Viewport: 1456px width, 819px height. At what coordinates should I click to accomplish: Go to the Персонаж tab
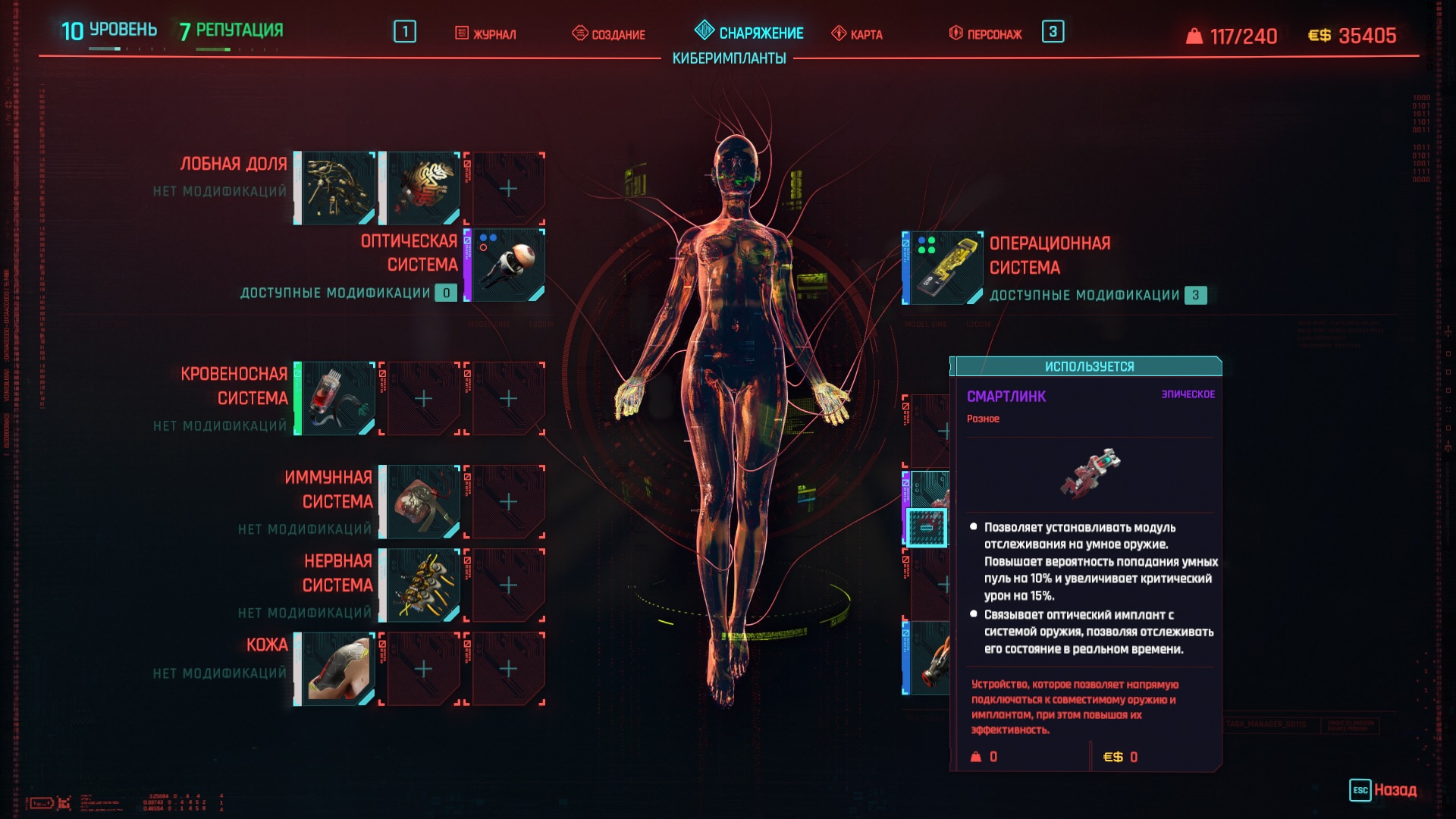click(x=986, y=34)
